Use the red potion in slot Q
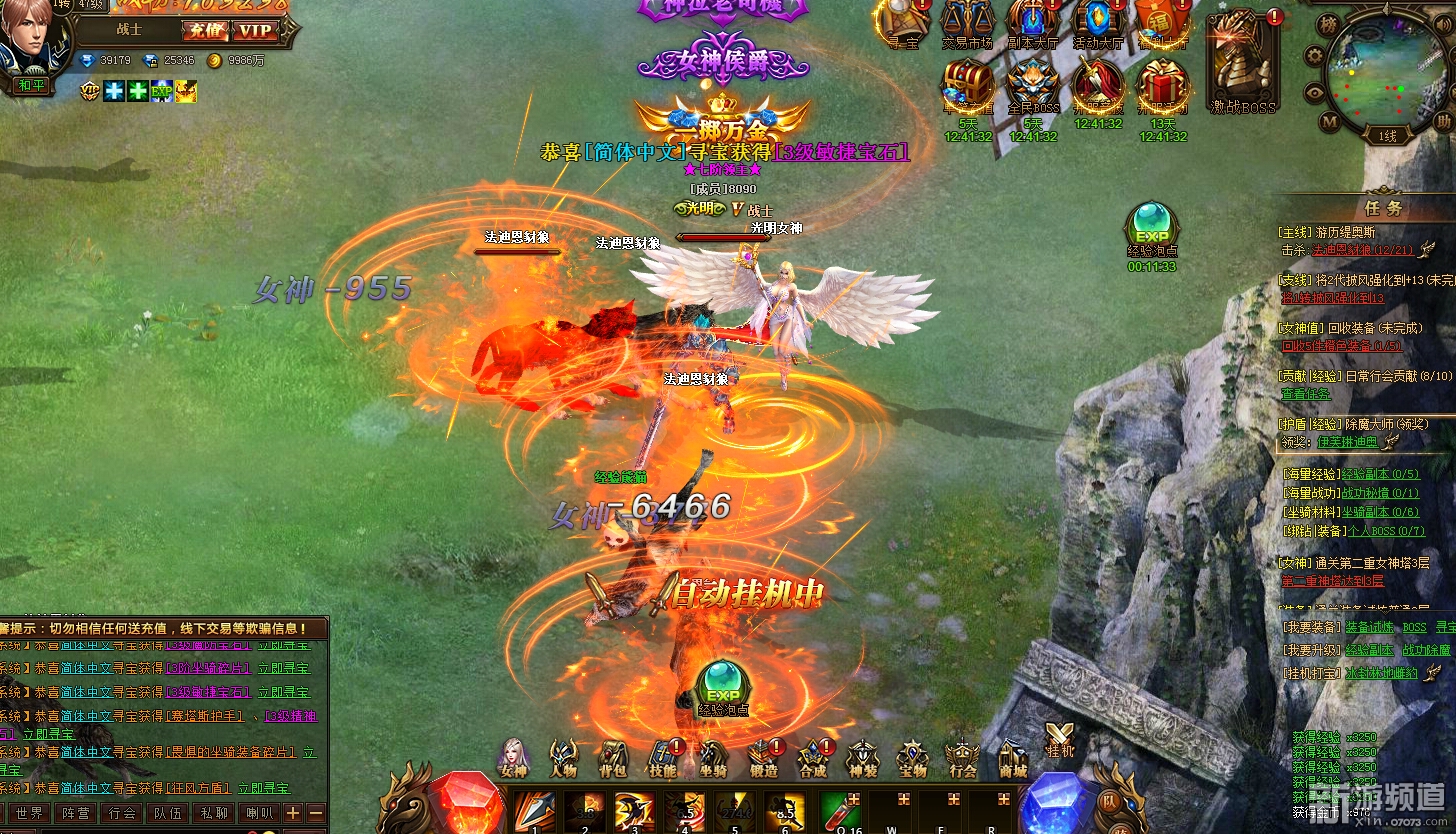 (841, 811)
